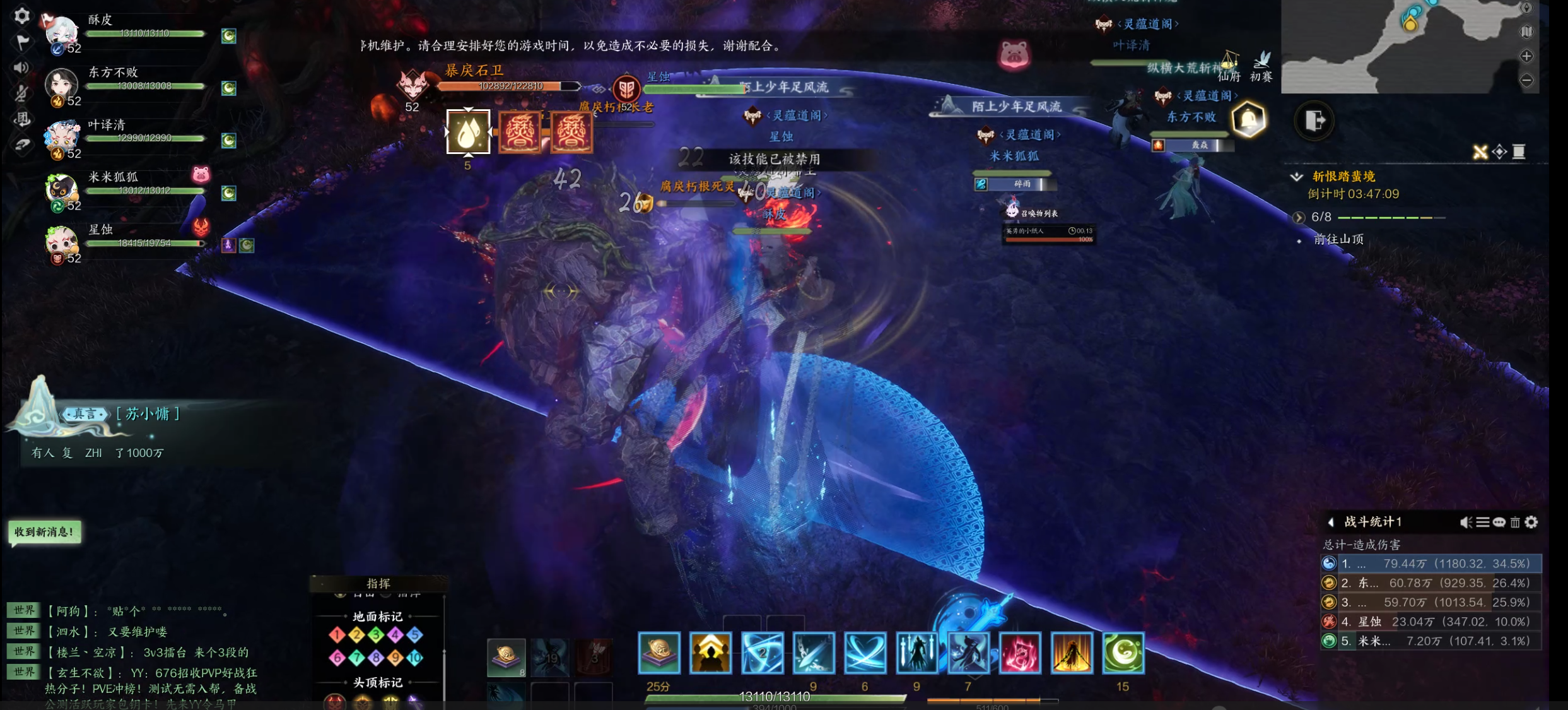
Task: Select the 星蚀 damage row in statistics
Action: point(1431,622)
